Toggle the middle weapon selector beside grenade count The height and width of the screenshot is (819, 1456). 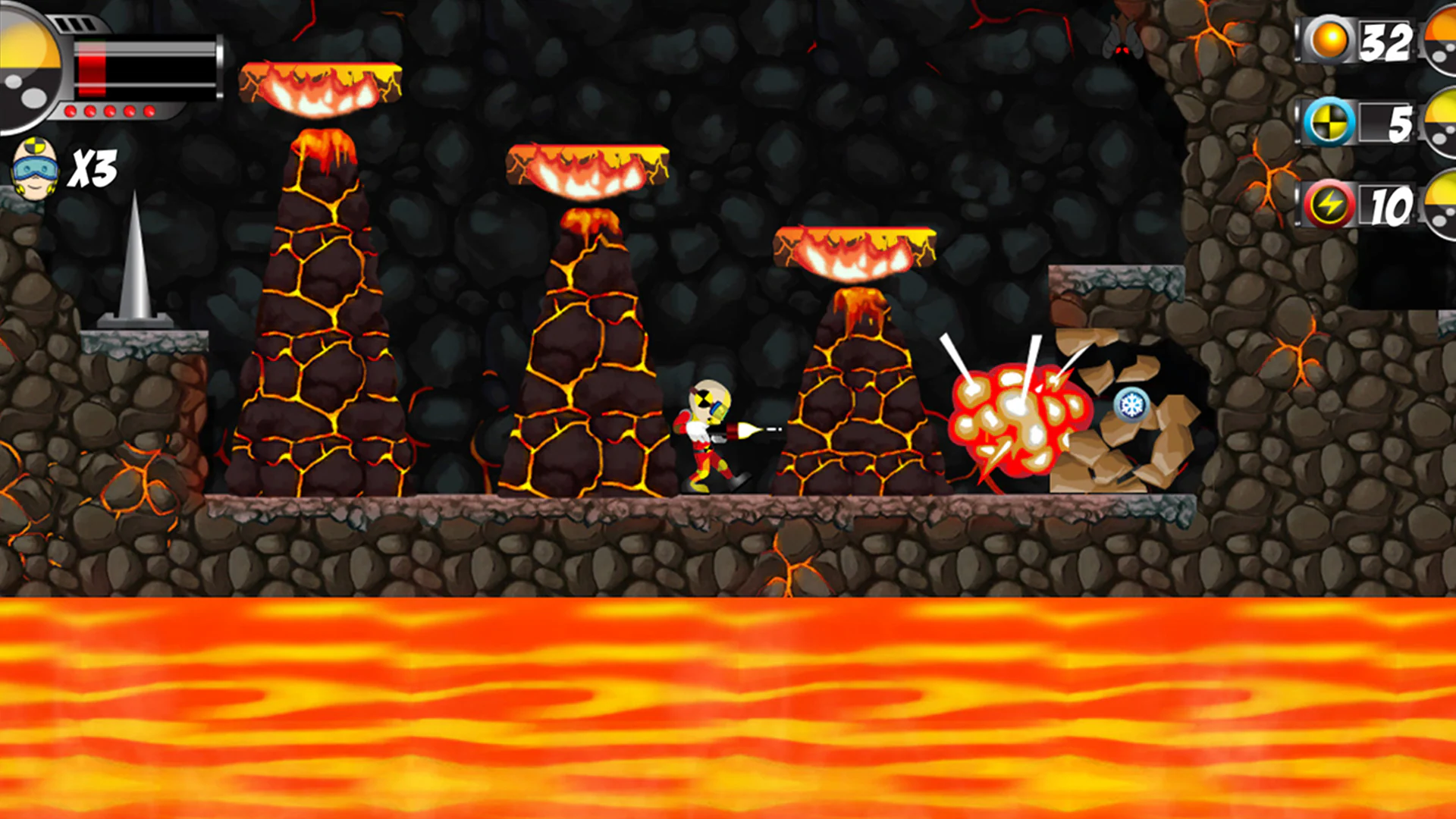click(x=1441, y=121)
